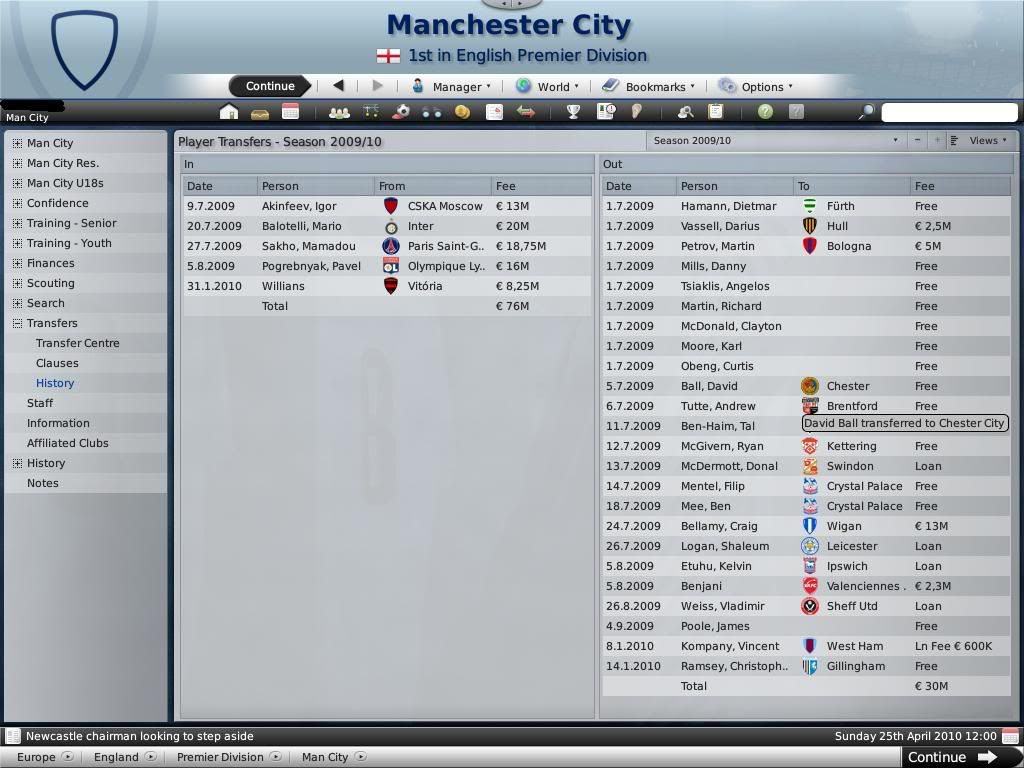Open the Bookmarks menu
The image size is (1024, 768).
(x=648, y=87)
